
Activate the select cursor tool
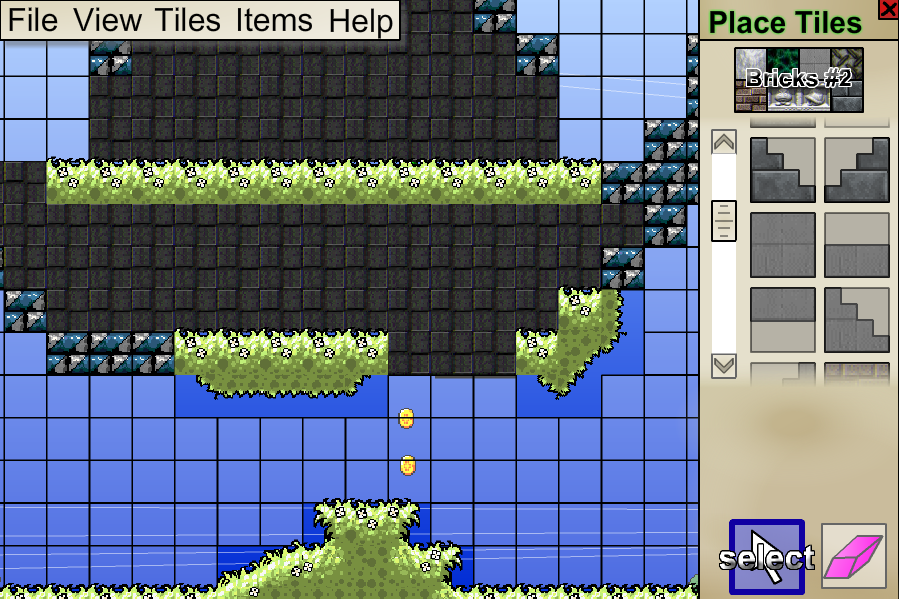766,556
